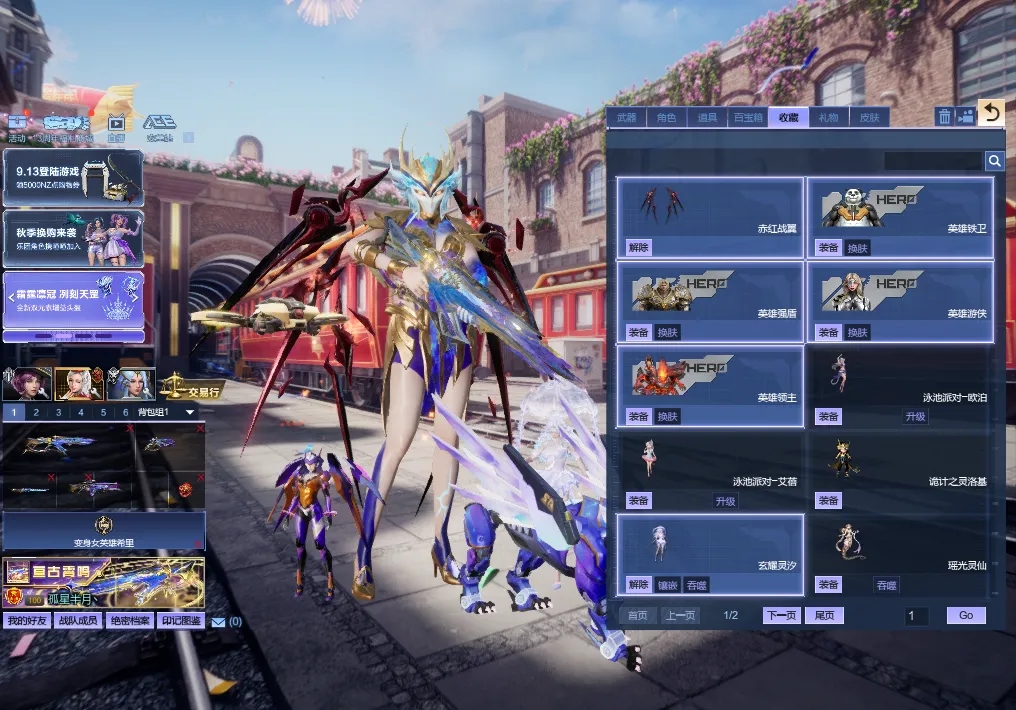This screenshot has height=710, width=1016.
Task: Open 我的好友 friends list
Action: tap(26, 621)
